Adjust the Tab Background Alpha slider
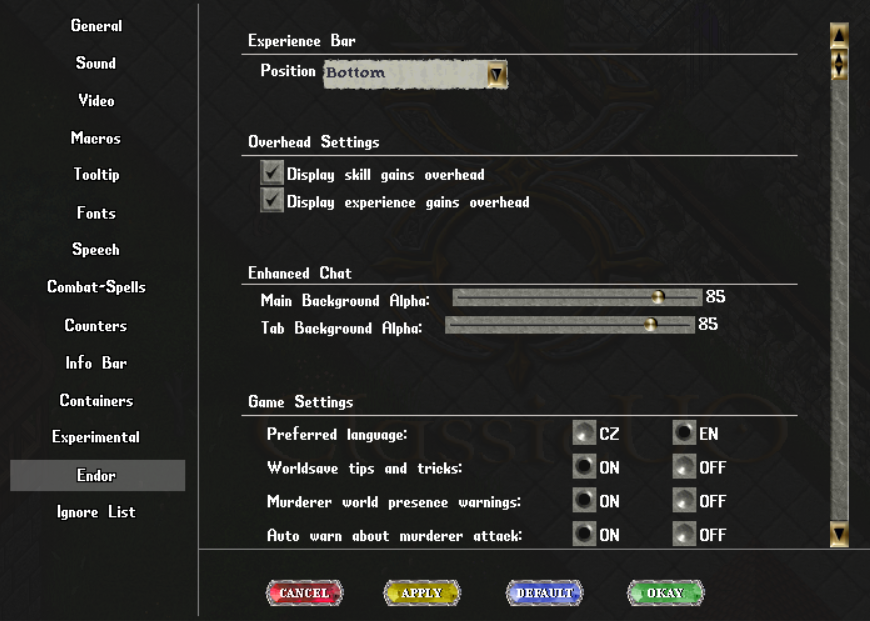This screenshot has height=621, width=870. (650, 324)
